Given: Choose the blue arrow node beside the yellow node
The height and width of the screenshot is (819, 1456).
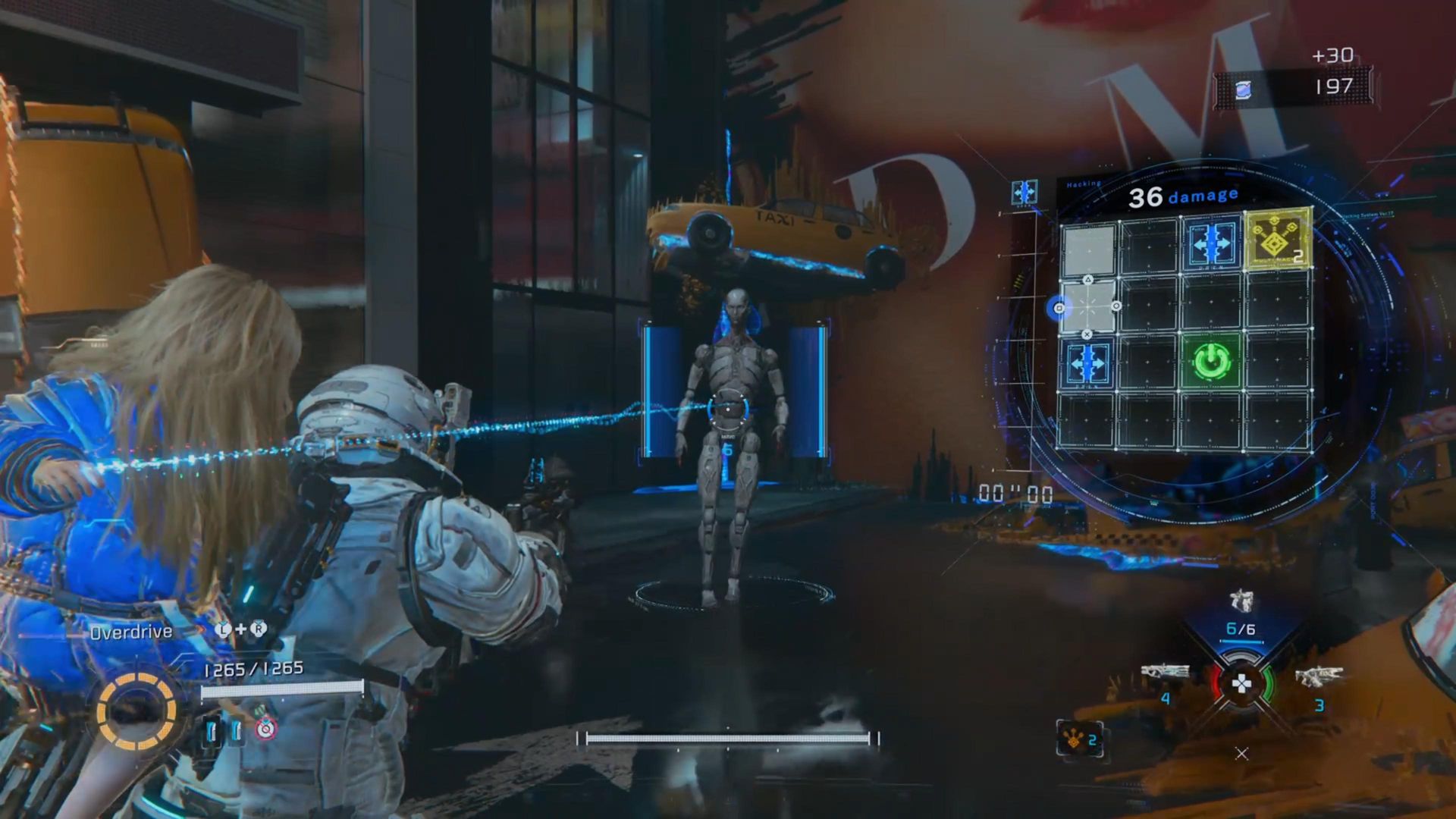Looking at the screenshot, I should point(1211,243).
